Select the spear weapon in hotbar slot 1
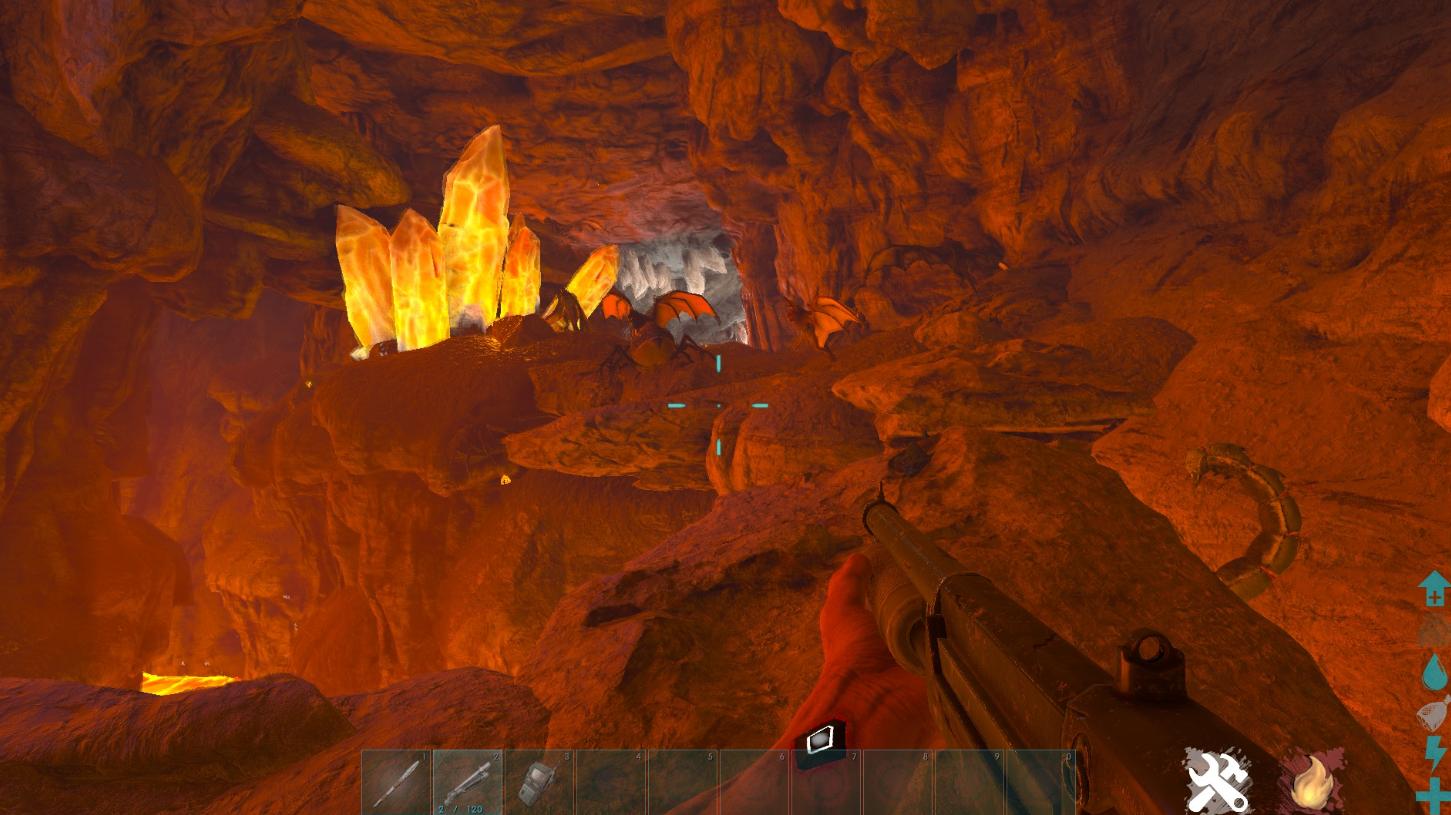Viewport: 1451px width, 815px height. (396, 782)
